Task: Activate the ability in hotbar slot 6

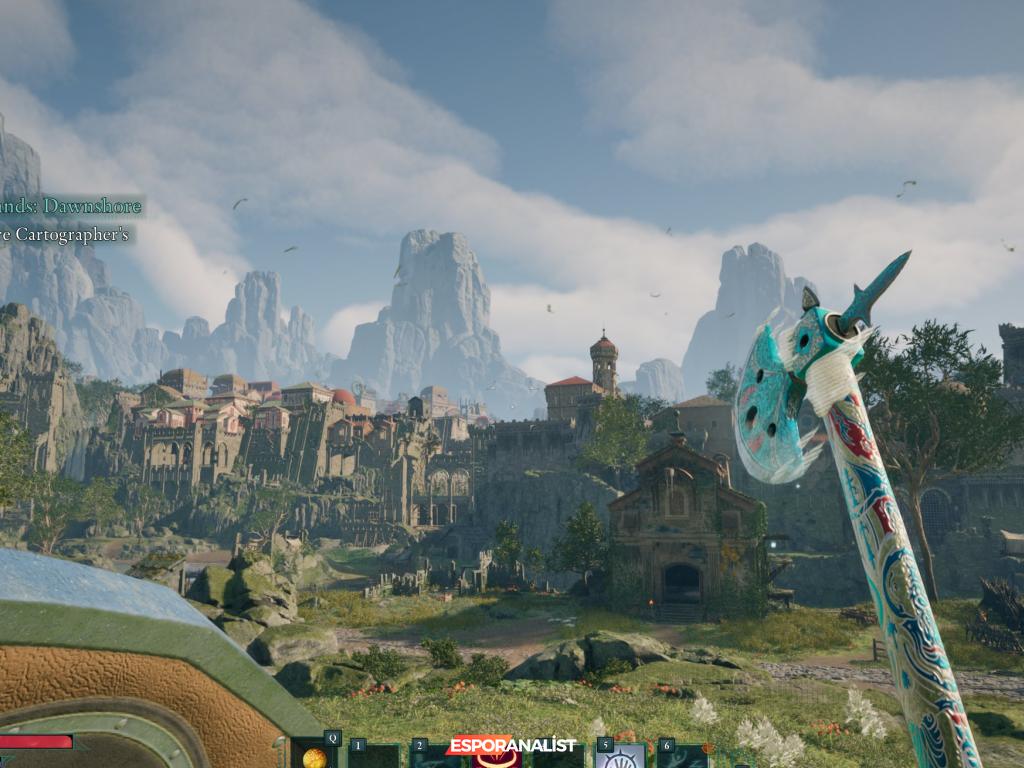Action: pos(682,757)
